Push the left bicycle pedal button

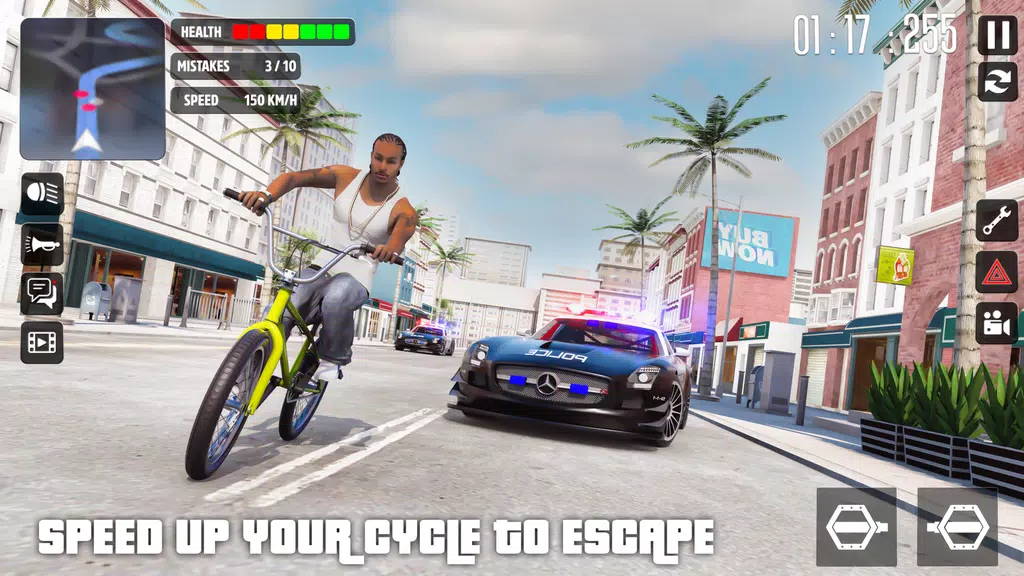point(856,527)
